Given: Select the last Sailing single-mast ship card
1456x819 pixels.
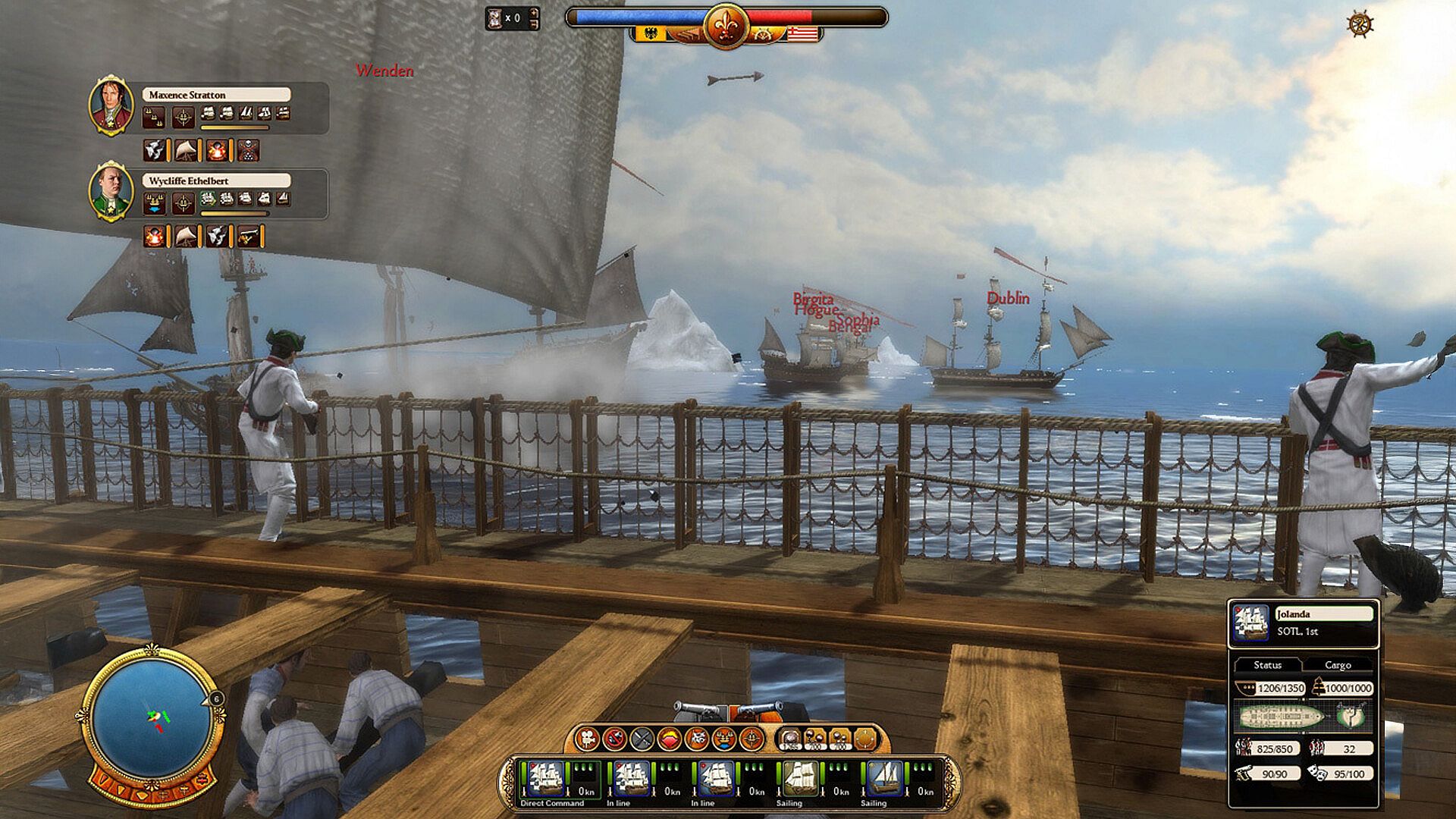Looking at the screenshot, I should click(x=883, y=780).
